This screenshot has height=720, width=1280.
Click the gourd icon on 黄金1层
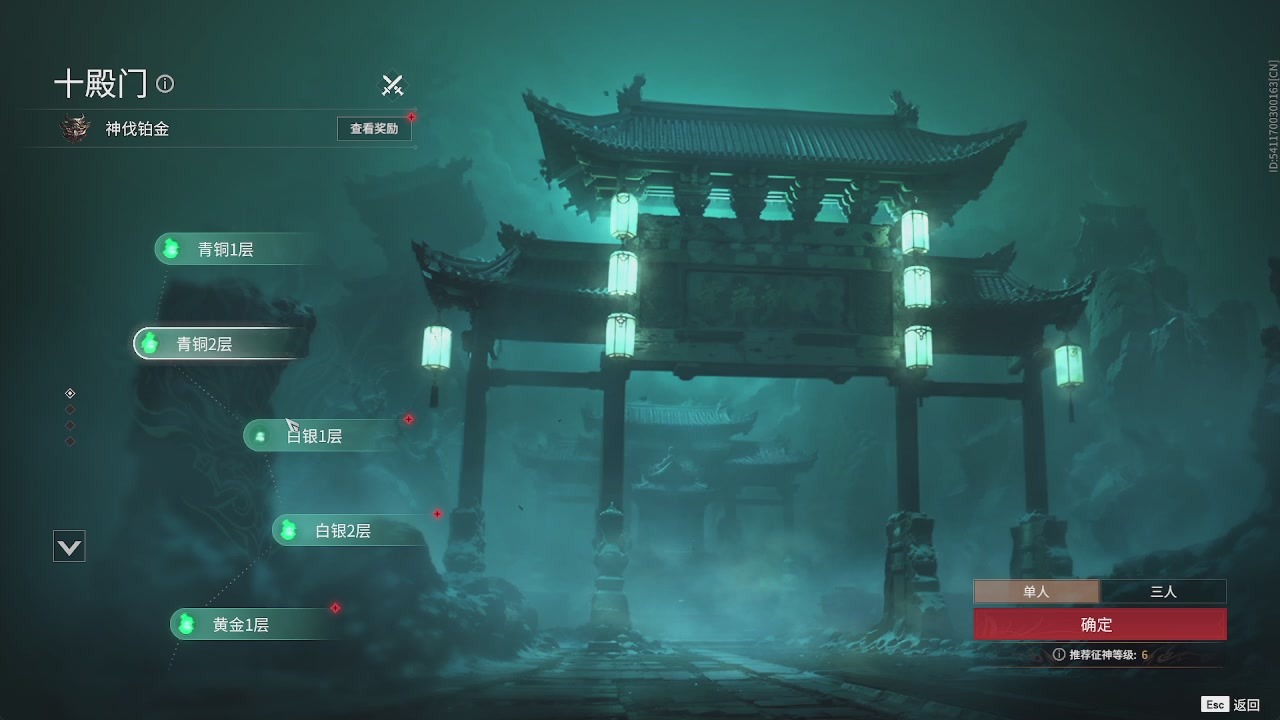(x=186, y=624)
